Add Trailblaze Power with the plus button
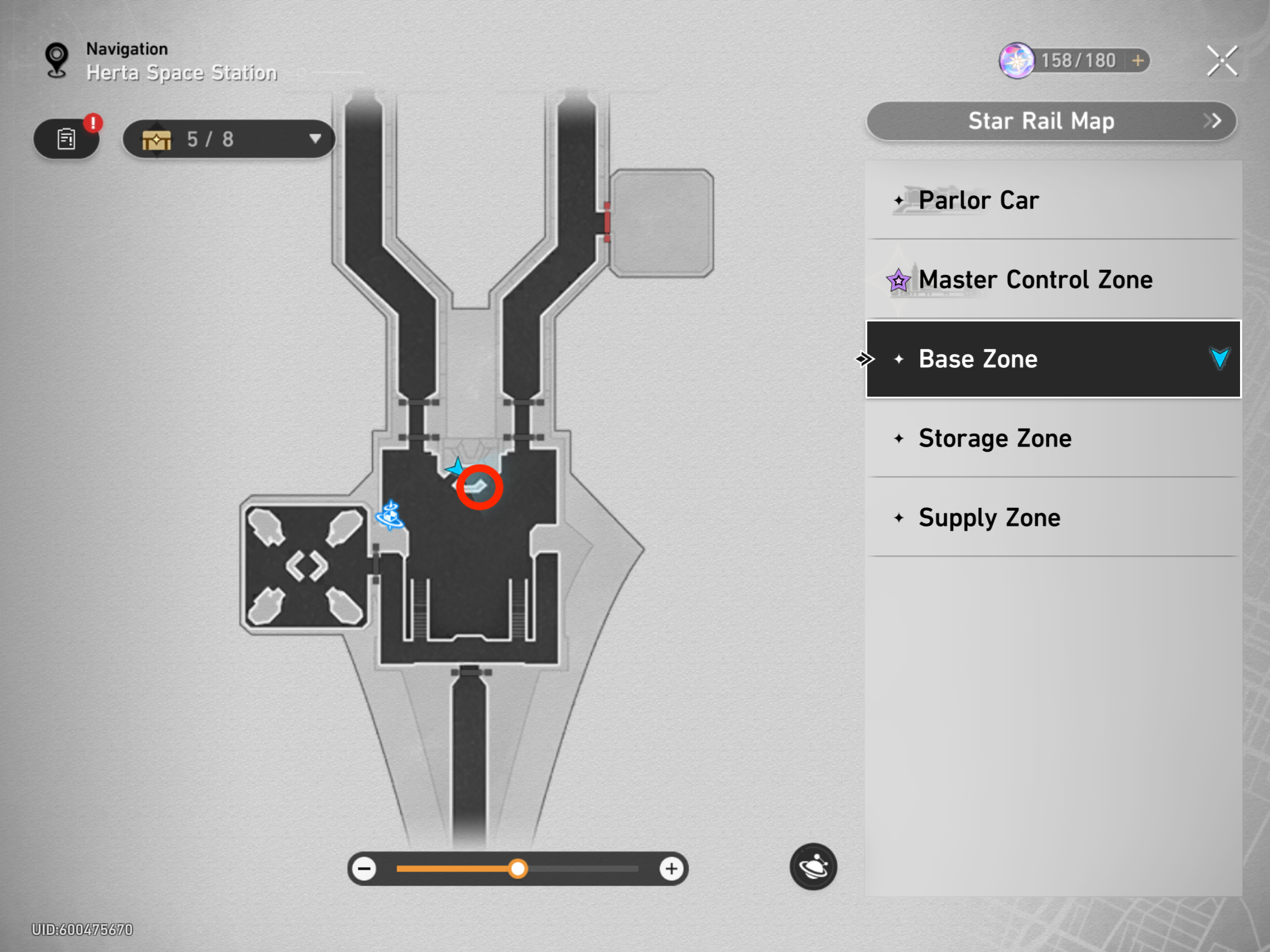 pos(1138,61)
